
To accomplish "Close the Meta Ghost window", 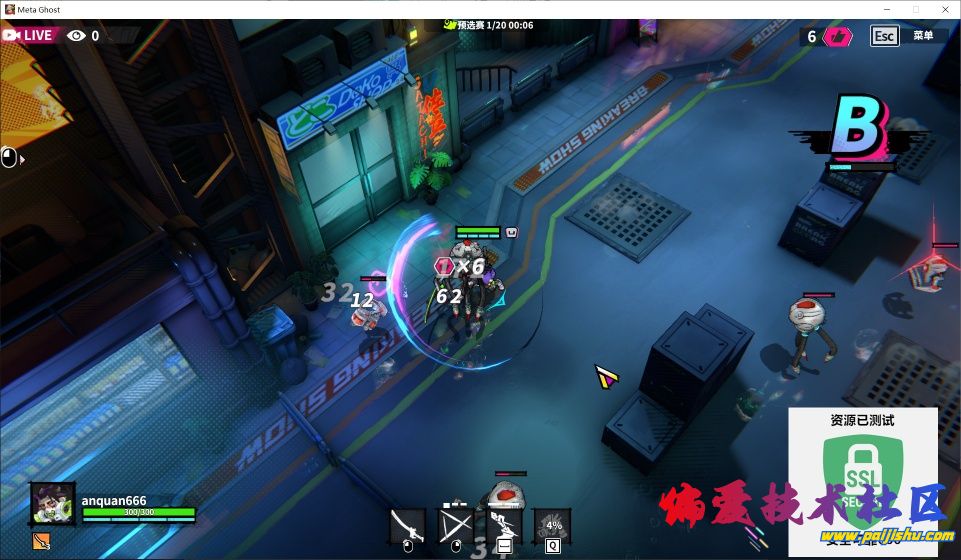I will [x=942, y=9].
